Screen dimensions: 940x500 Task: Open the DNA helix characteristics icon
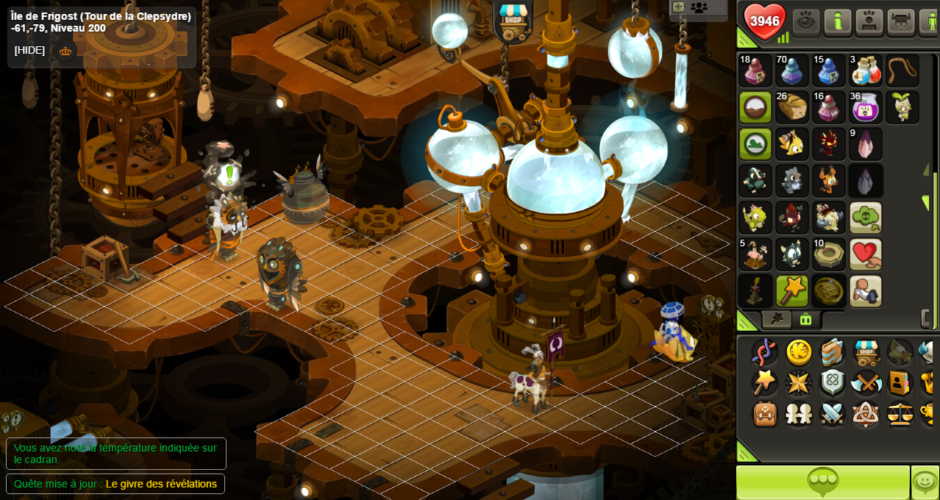click(765, 351)
